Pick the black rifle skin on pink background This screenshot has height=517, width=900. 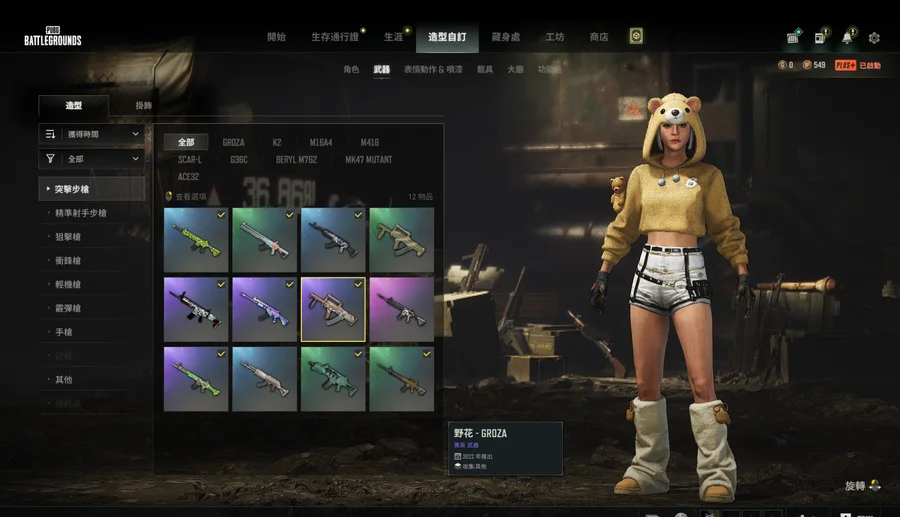pyautogui.click(x=401, y=309)
